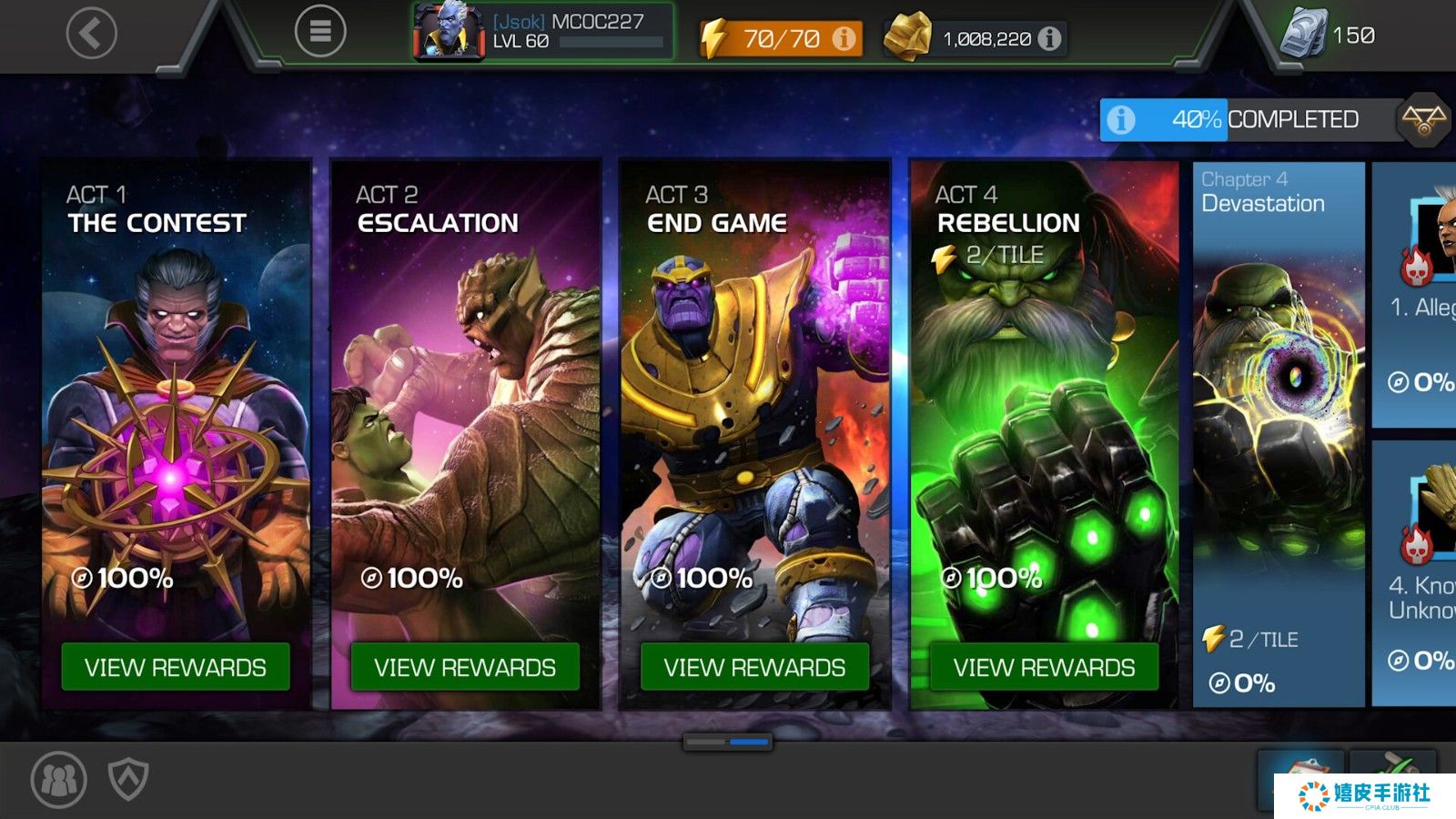Go back using the arrow button
1456x819 pixels.
(x=92, y=34)
